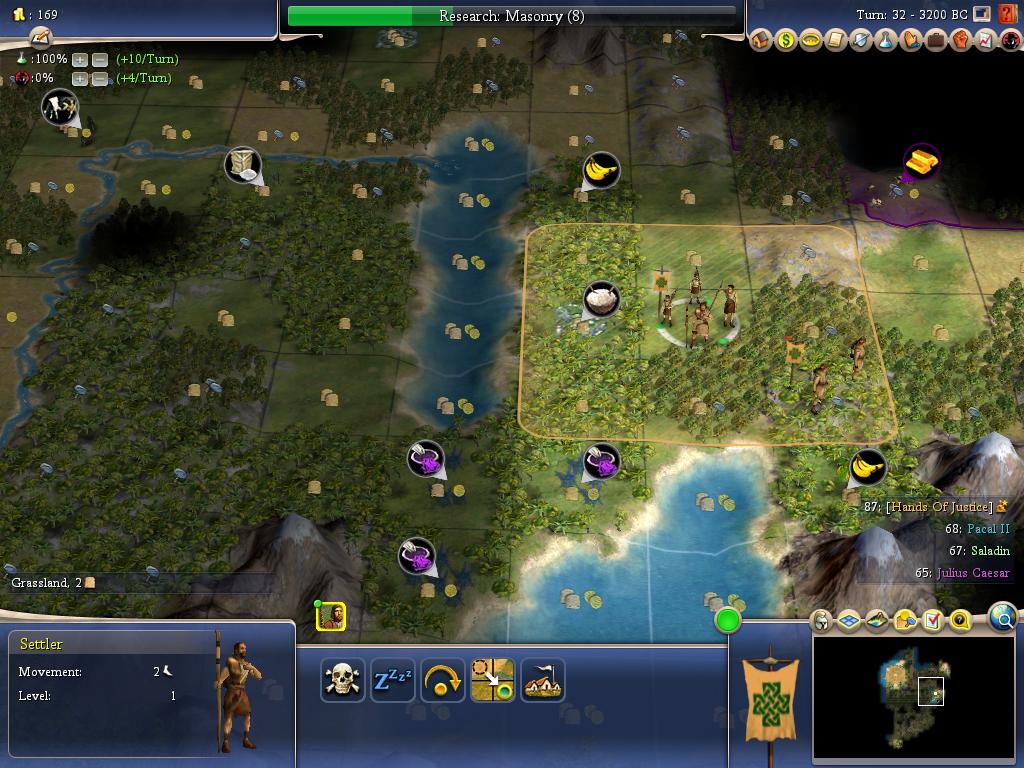
Task: Open the Technology Advisor flask icon
Action: [x=886, y=41]
